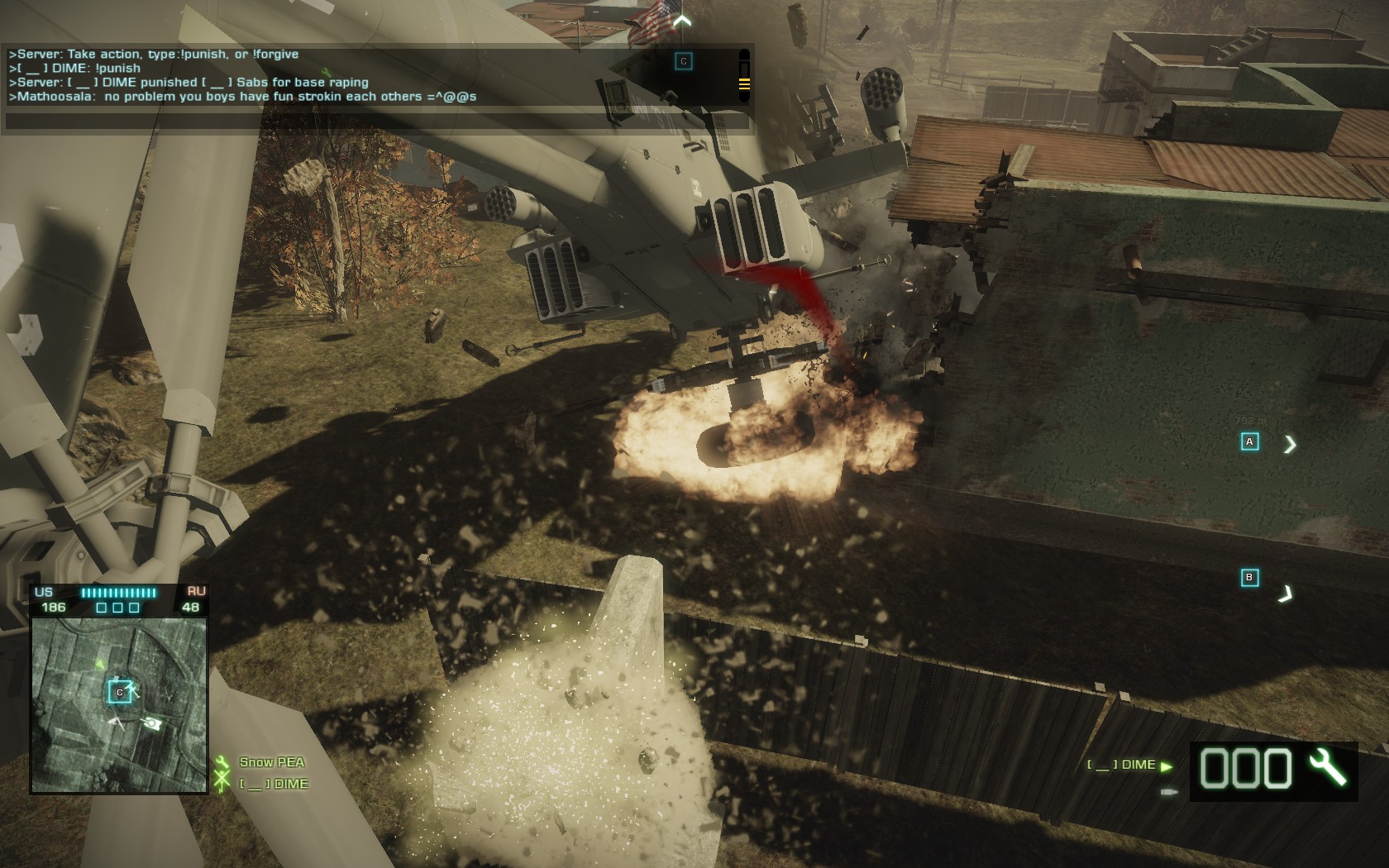
Task: Click the DIME punished Sabs chat line
Action: click(189, 83)
